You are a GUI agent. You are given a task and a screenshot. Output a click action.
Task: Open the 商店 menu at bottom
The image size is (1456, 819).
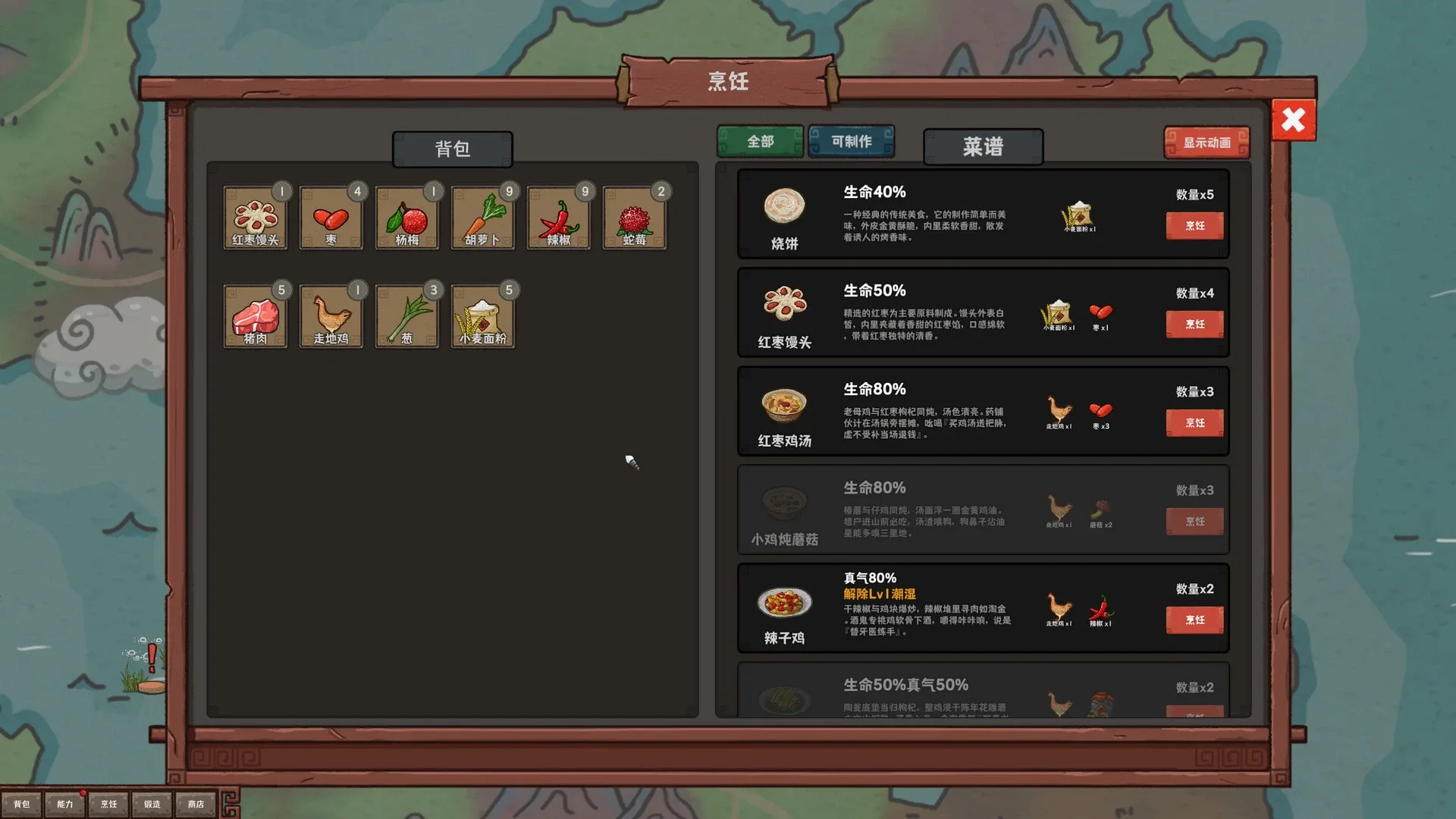pos(196,803)
